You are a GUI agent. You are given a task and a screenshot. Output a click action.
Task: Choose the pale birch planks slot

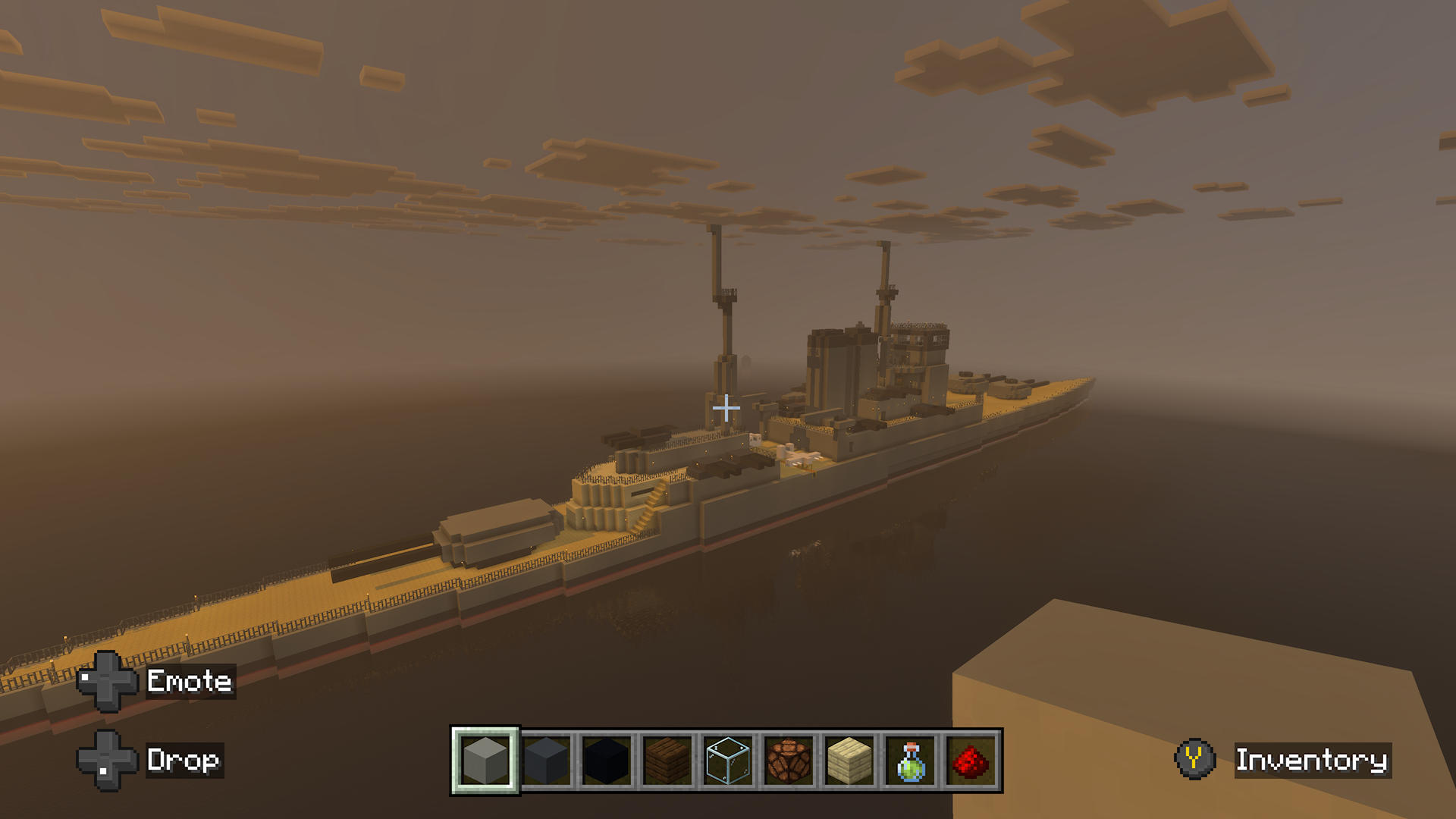tap(849, 760)
